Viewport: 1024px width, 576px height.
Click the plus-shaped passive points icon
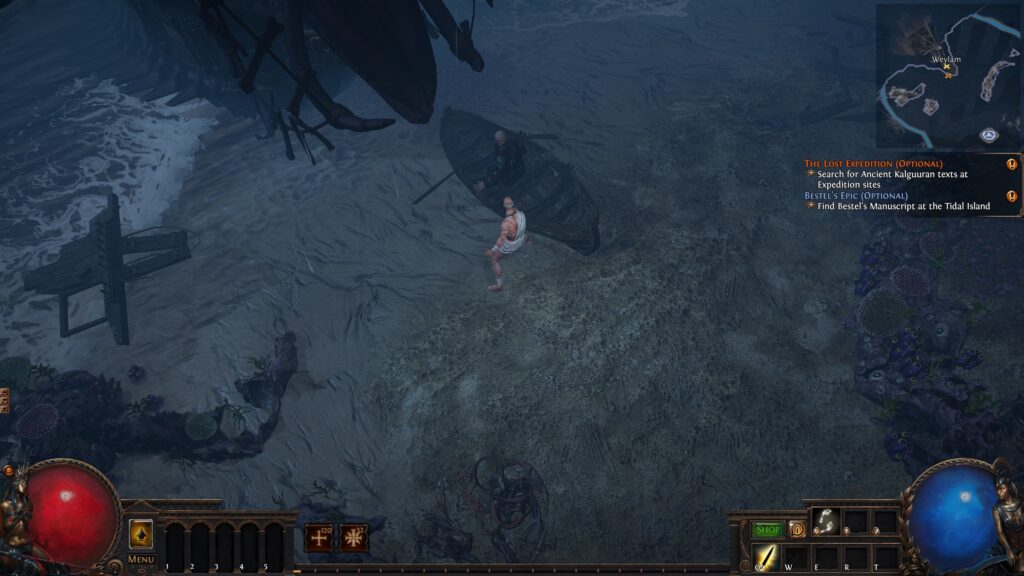(320, 538)
